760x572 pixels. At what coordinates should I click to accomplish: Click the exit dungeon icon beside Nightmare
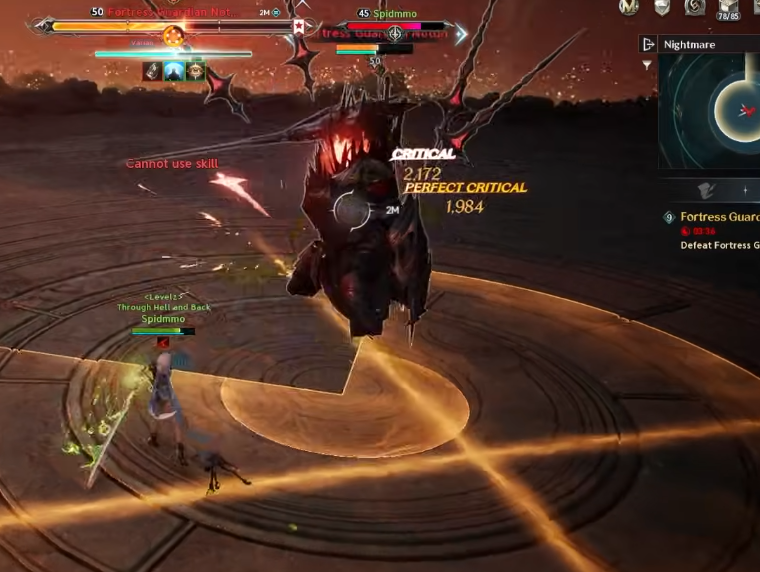coord(649,45)
